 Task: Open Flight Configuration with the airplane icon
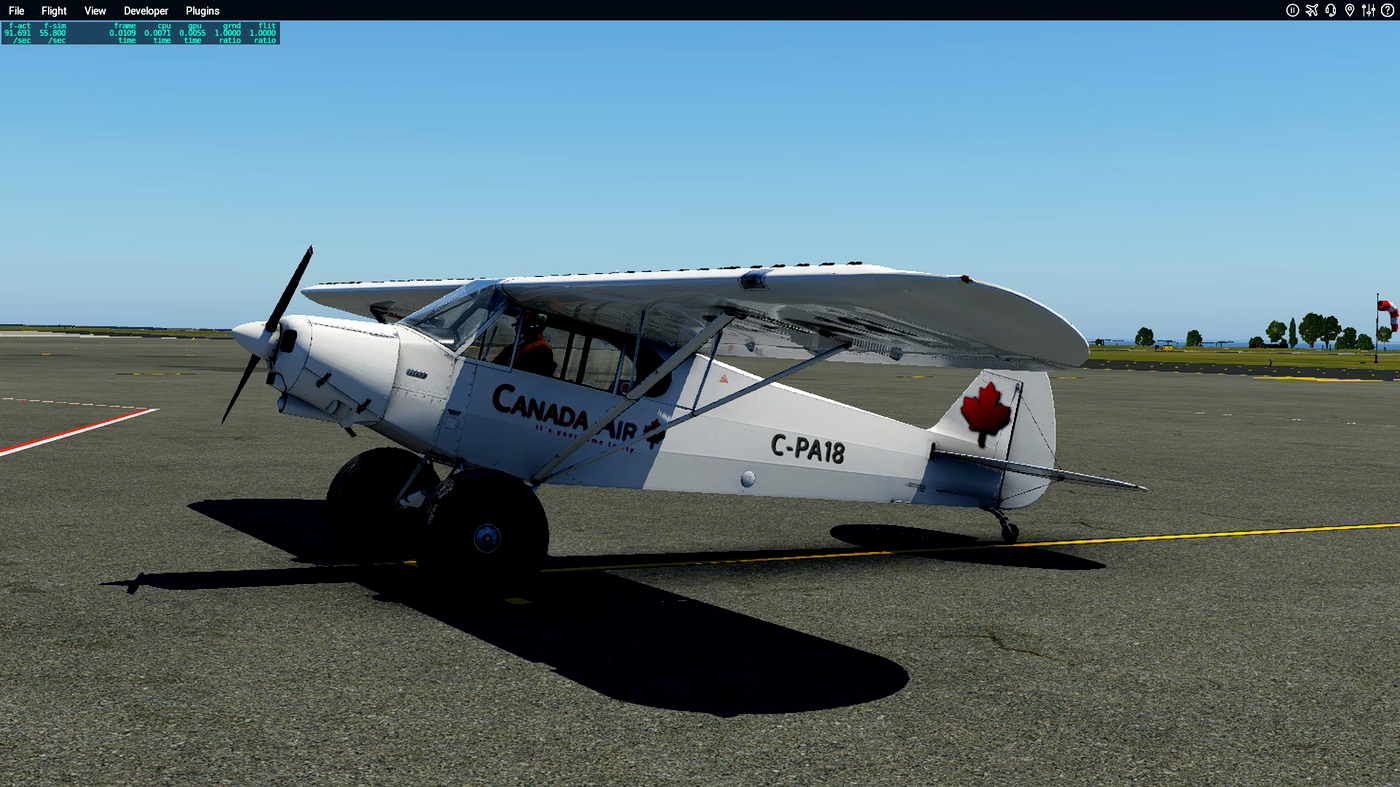pyautogui.click(x=1312, y=10)
